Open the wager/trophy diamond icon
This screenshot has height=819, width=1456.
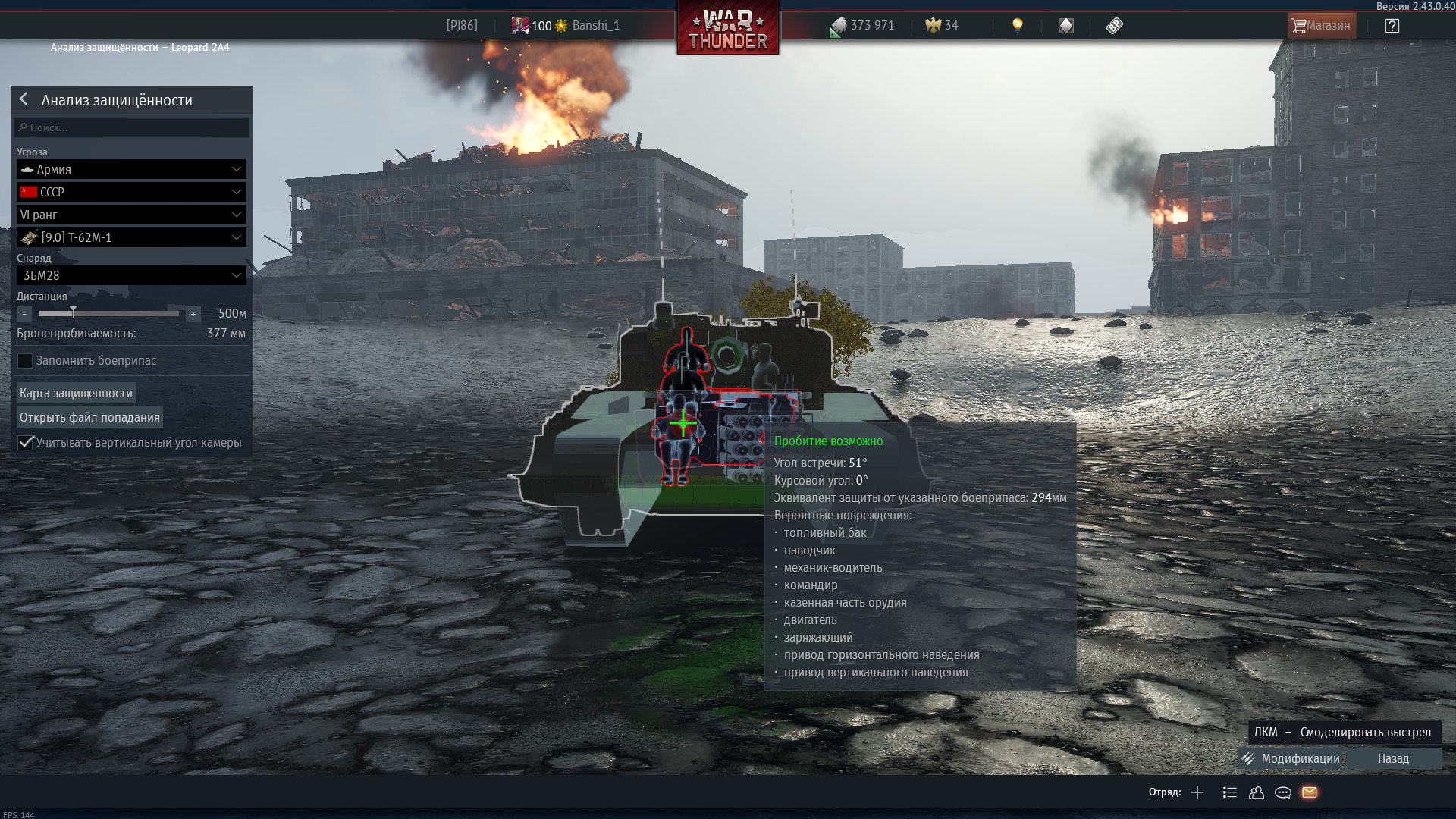click(1065, 25)
